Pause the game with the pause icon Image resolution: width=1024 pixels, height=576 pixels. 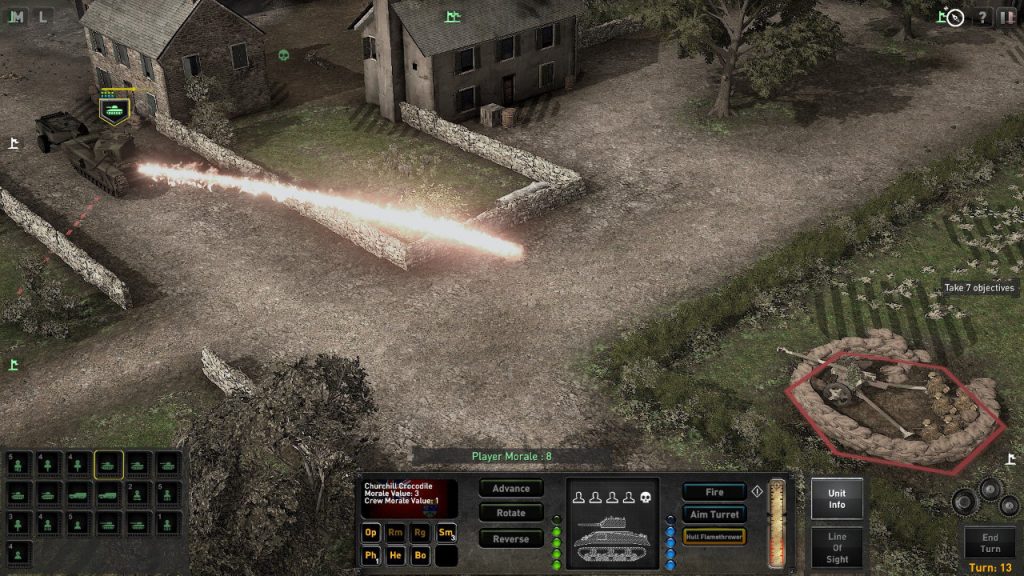[x=1007, y=17]
